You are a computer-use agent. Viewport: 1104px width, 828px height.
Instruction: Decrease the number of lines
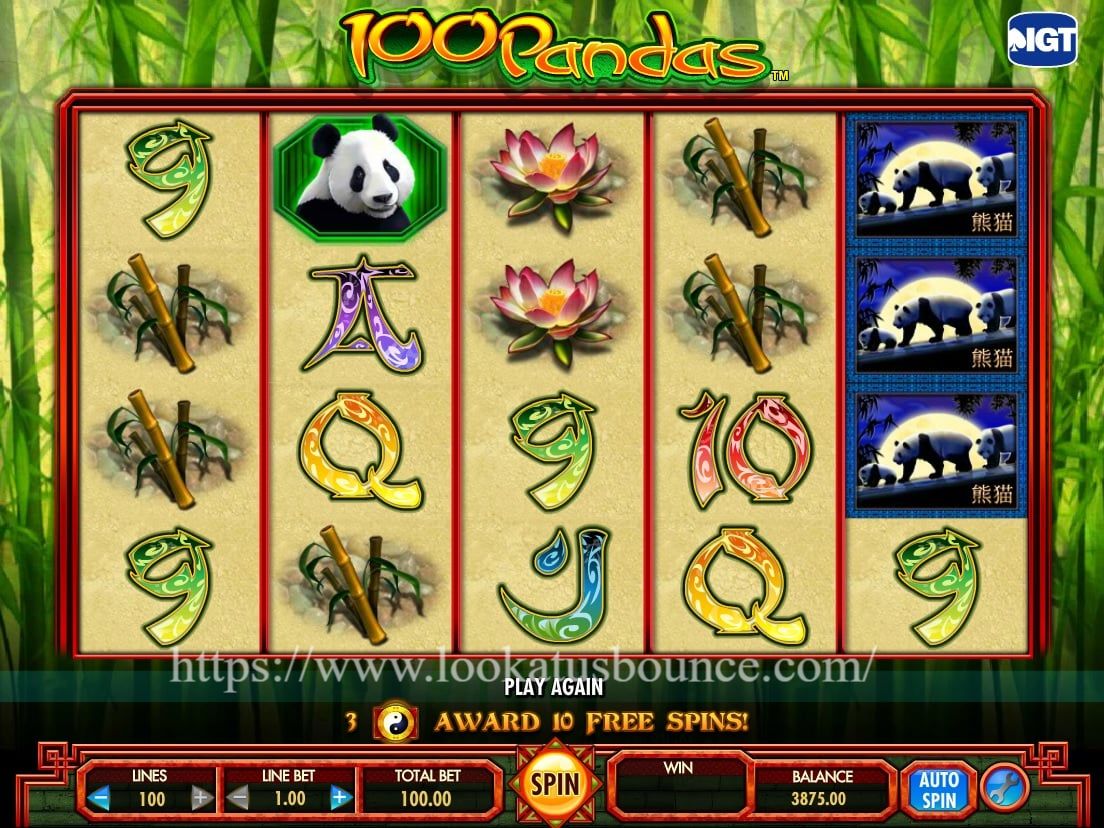tap(99, 798)
